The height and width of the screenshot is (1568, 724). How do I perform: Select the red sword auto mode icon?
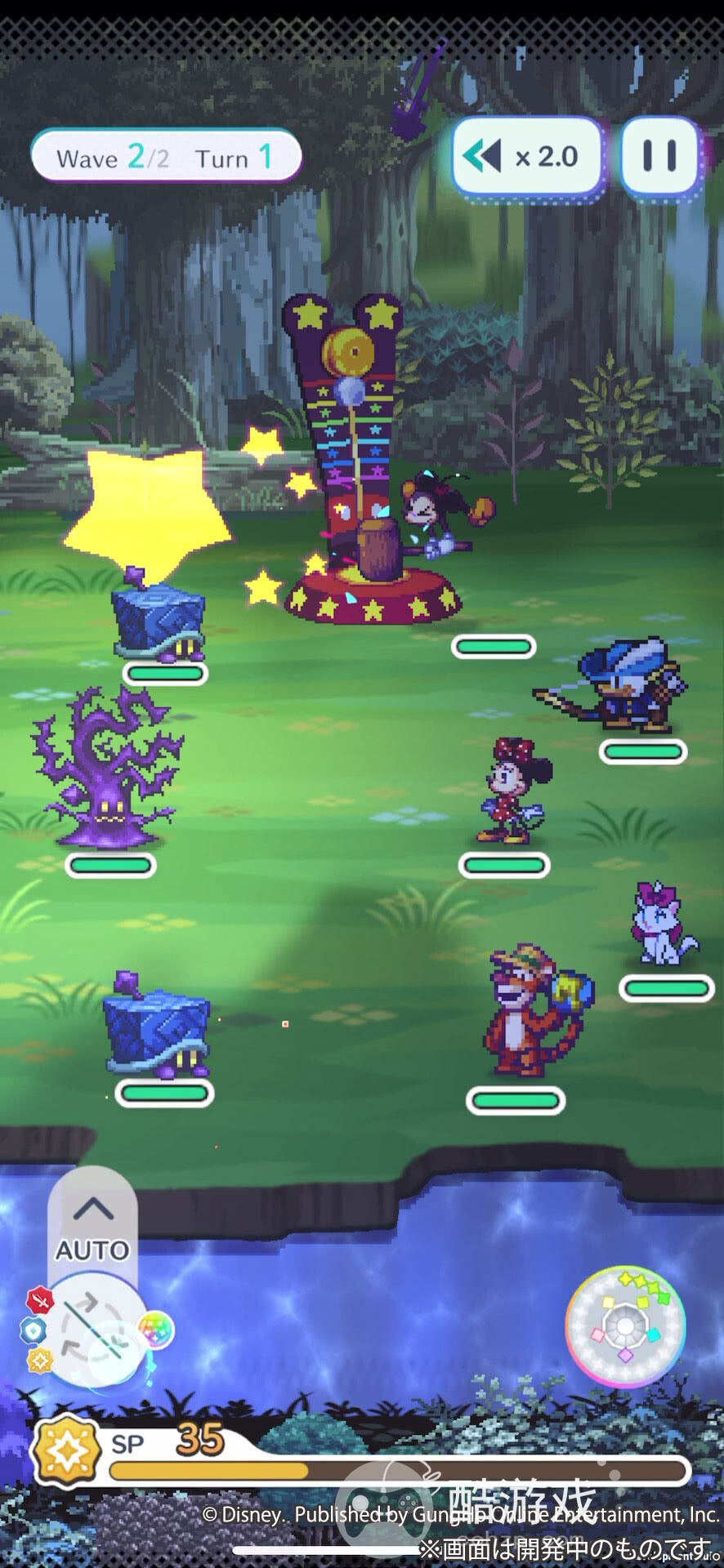click(39, 1300)
